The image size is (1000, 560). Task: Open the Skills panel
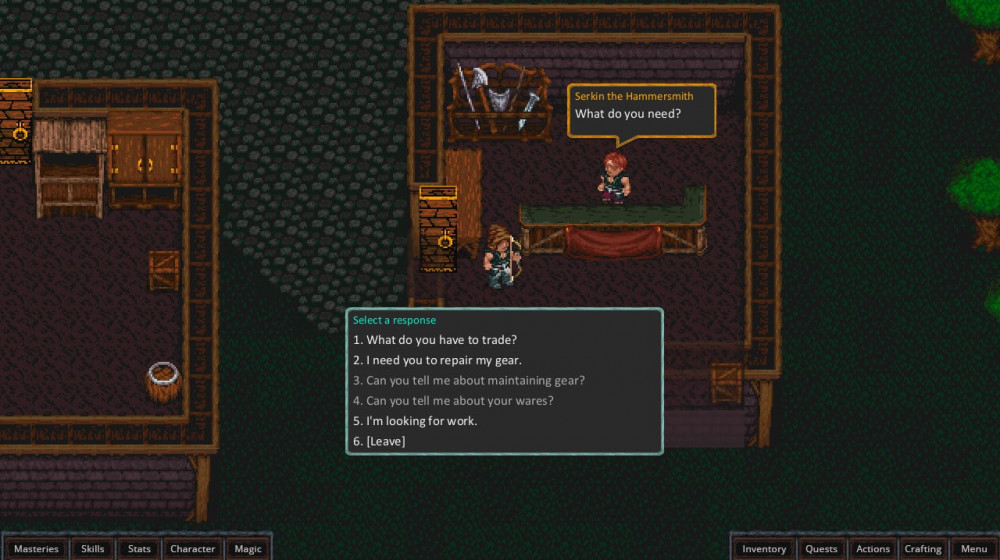pyautogui.click(x=93, y=549)
